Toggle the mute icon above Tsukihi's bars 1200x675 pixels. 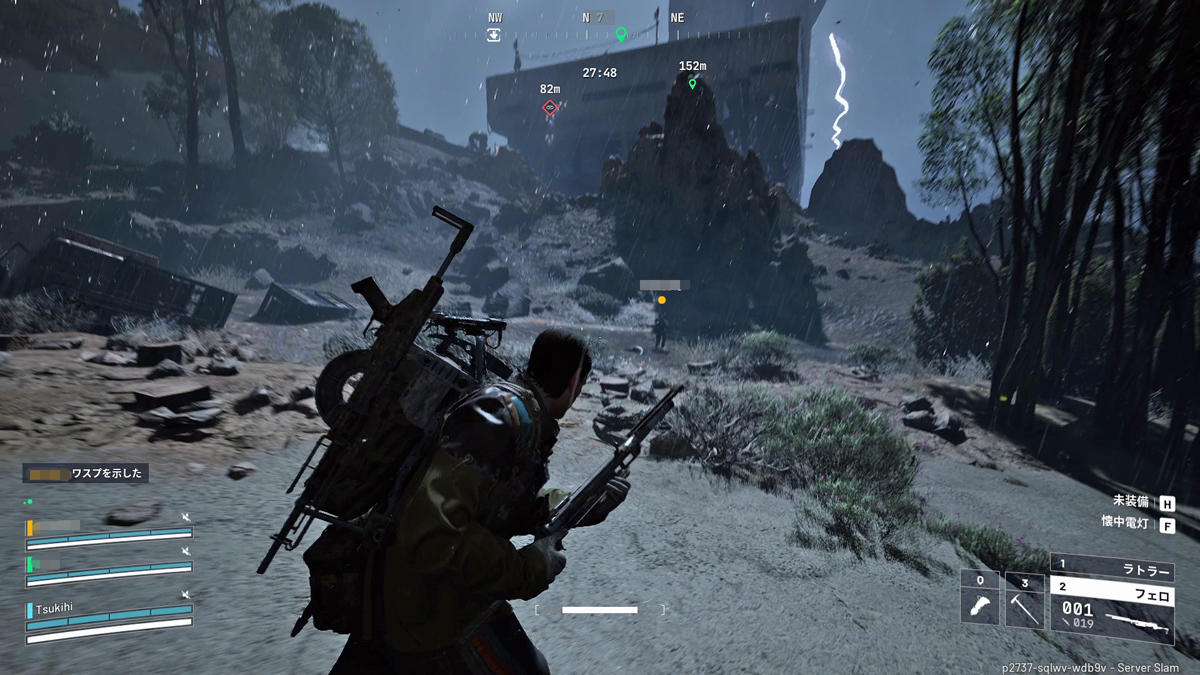click(x=186, y=595)
